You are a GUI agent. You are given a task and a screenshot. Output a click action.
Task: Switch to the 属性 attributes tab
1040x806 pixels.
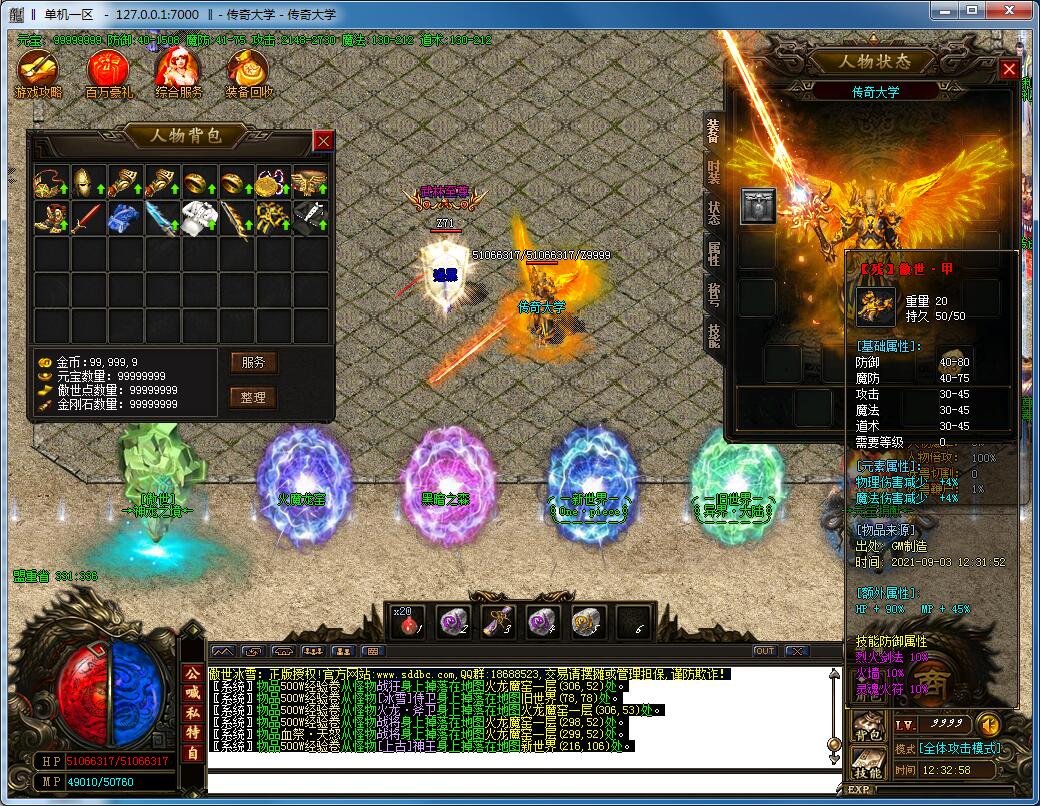pyautogui.click(x=713, y=254)
